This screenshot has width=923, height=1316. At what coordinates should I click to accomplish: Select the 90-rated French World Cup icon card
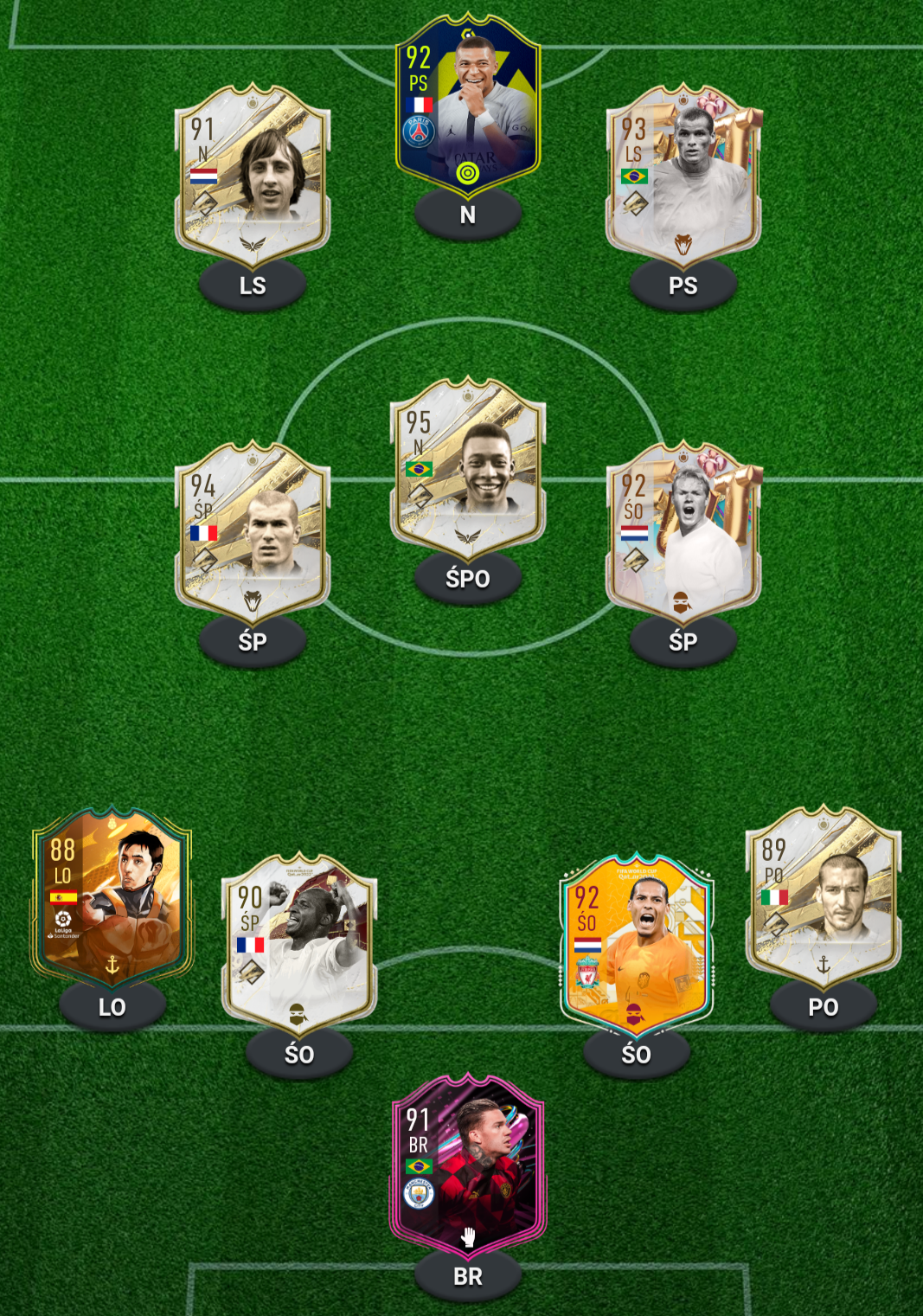click(299, 945)
